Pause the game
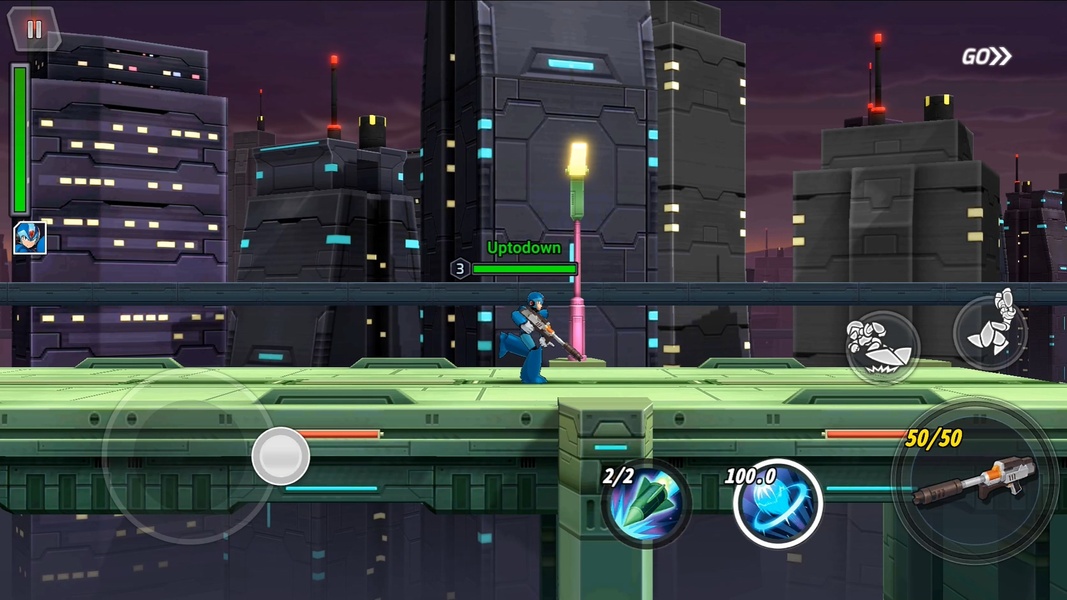Viewport: 1067px width, 600px height. pos(34,30)
